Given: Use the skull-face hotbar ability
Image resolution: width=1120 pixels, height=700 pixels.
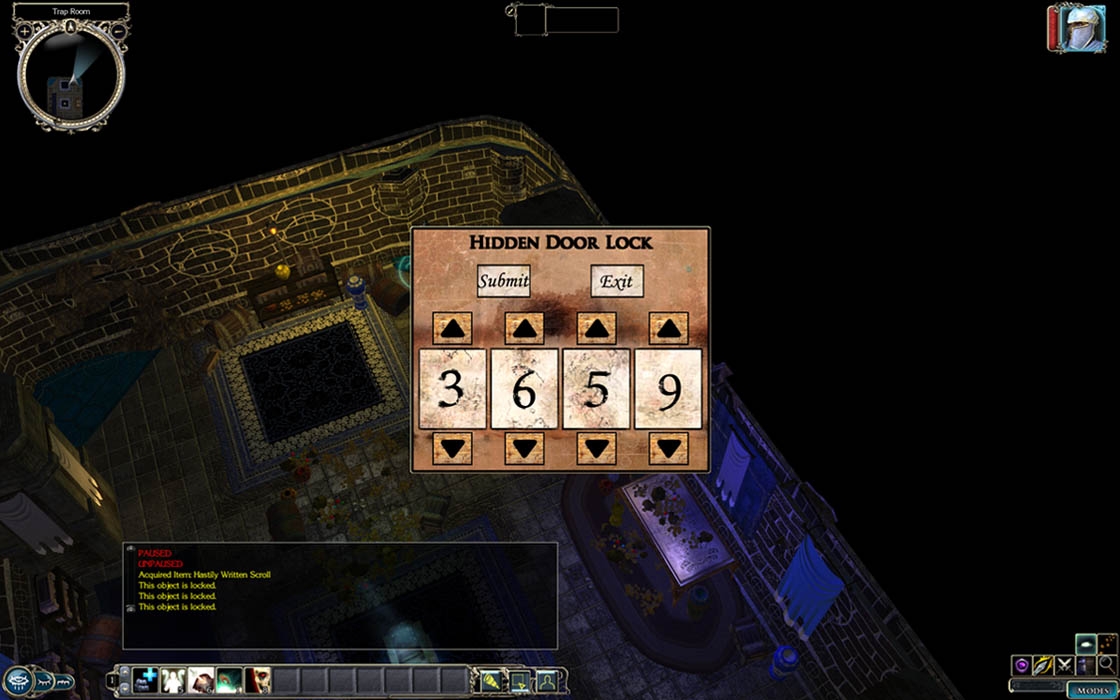Looking at the screenshot, I should [258, 681].
